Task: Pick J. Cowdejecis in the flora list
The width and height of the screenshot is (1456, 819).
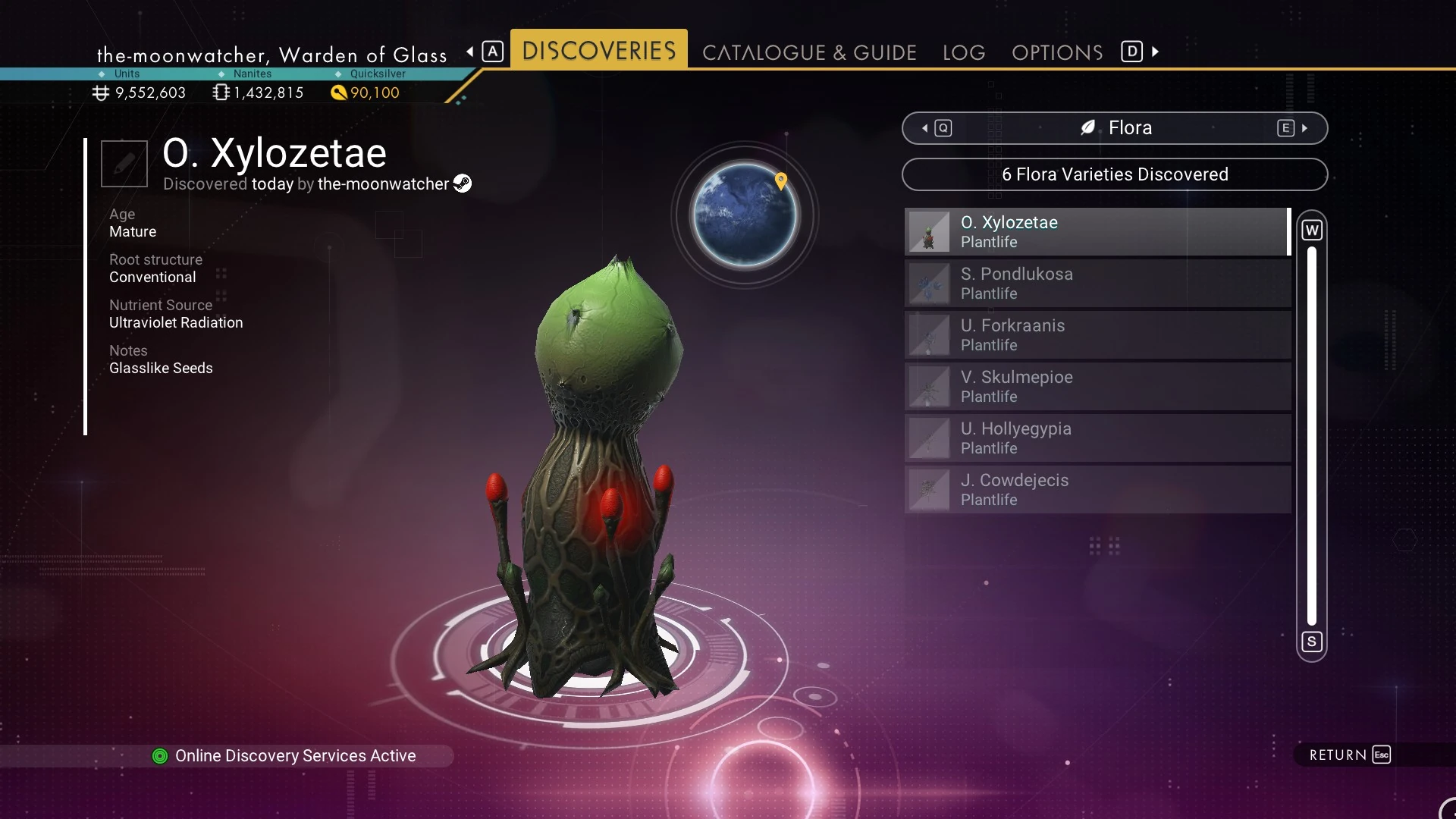Action: [x=1097, y=490]
